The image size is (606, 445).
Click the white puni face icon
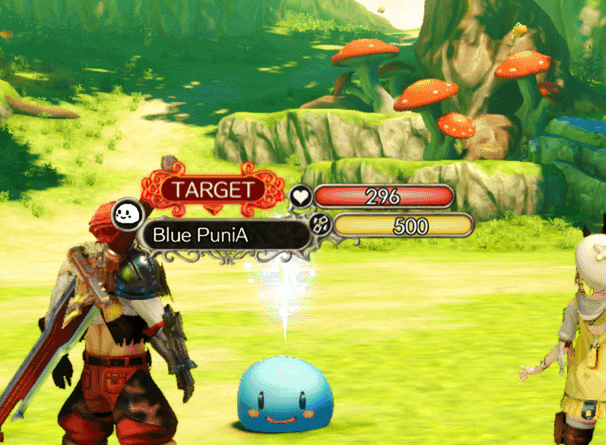click(x=127, y=214)
